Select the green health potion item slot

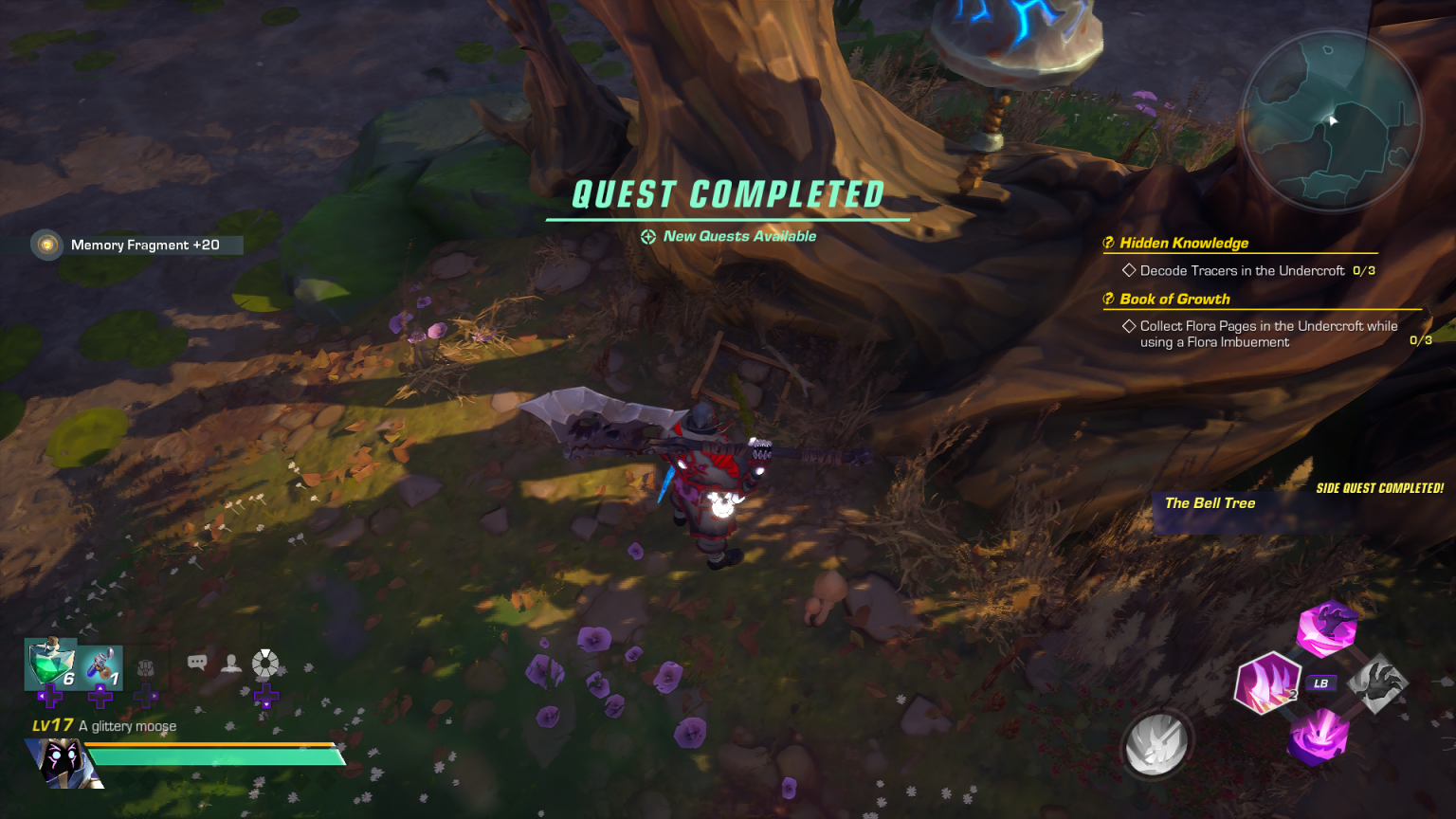52,664
